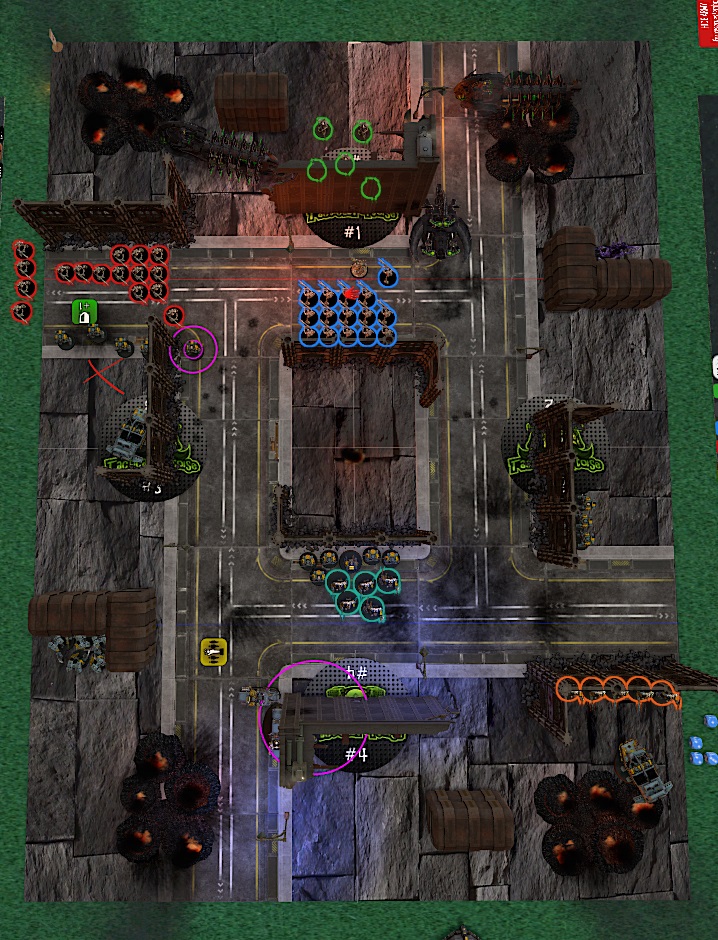Select the yellow status token

212,652
